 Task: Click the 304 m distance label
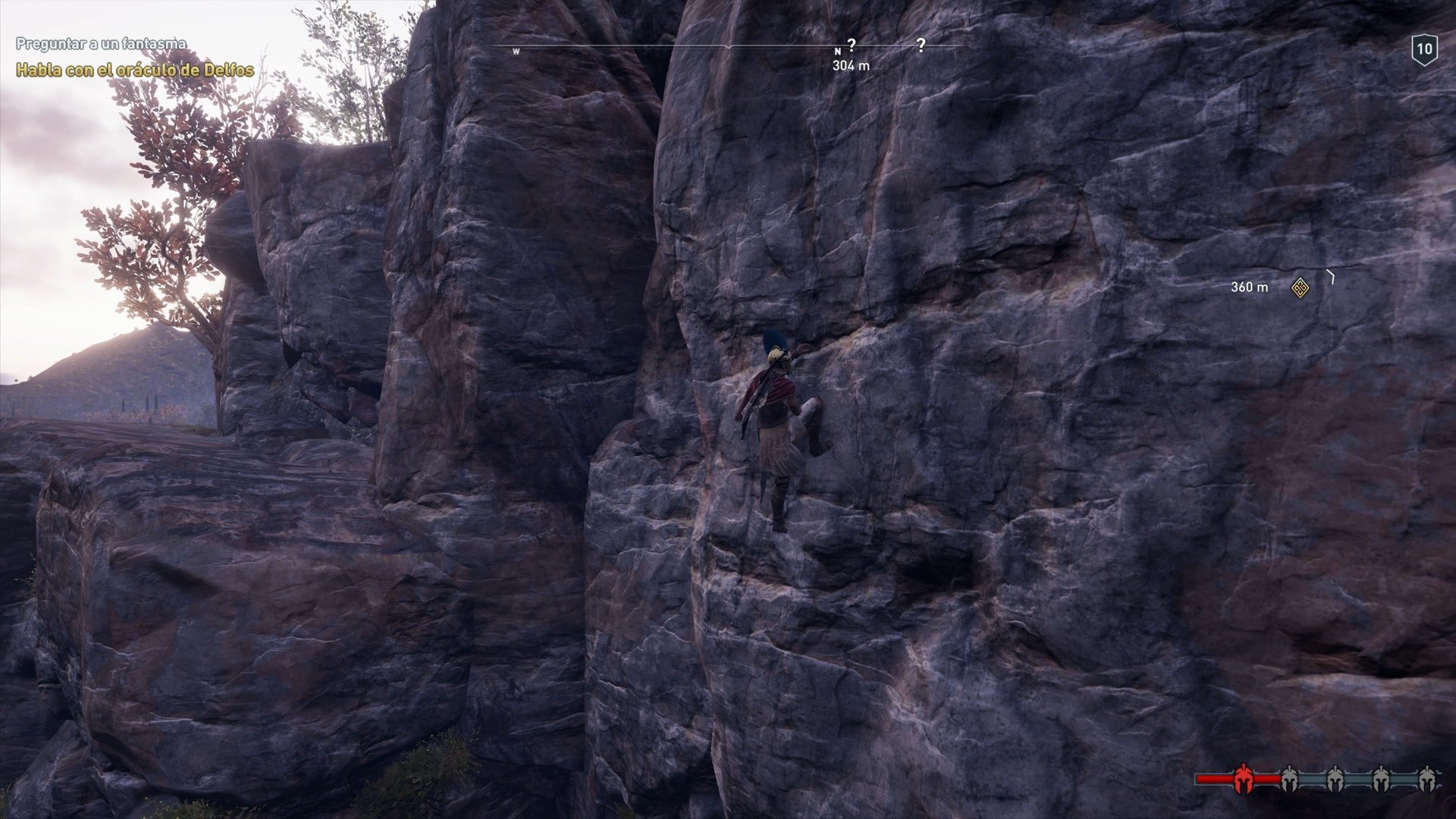coord(851,65)
